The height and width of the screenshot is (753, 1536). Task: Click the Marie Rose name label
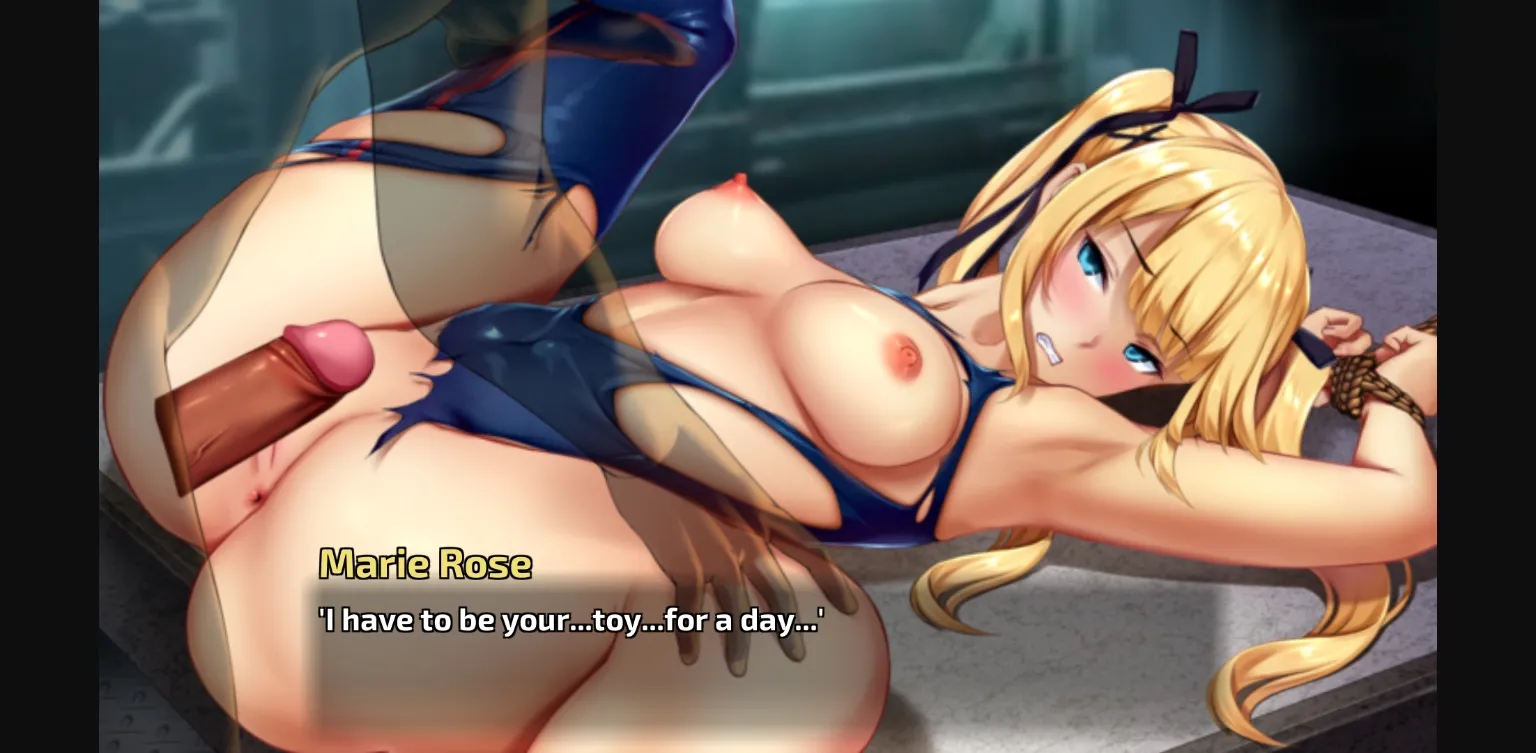pyautogui.click(x=424, y=565)
